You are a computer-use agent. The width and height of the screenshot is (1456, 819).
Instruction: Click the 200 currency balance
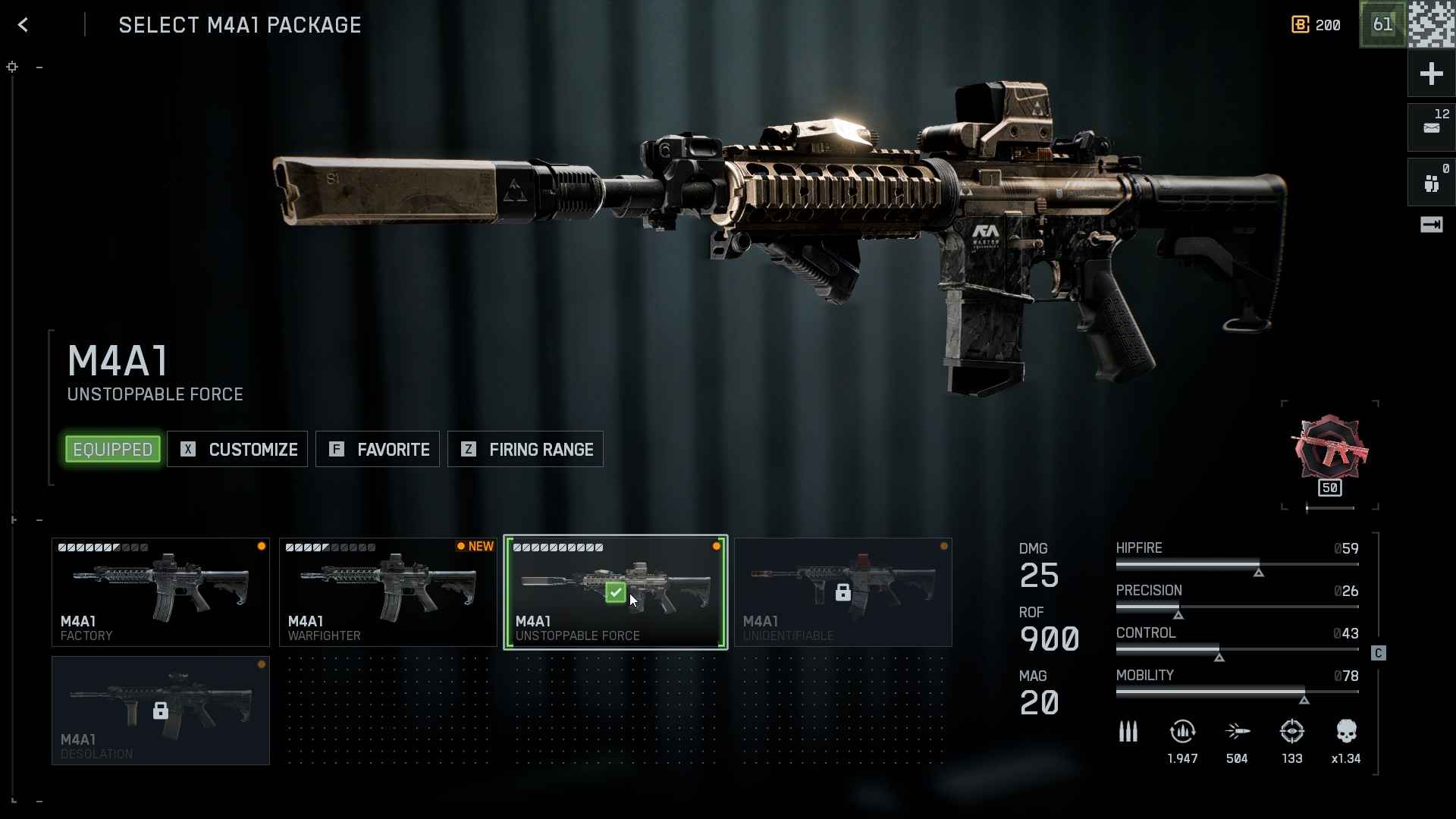tap(1316, 25)
